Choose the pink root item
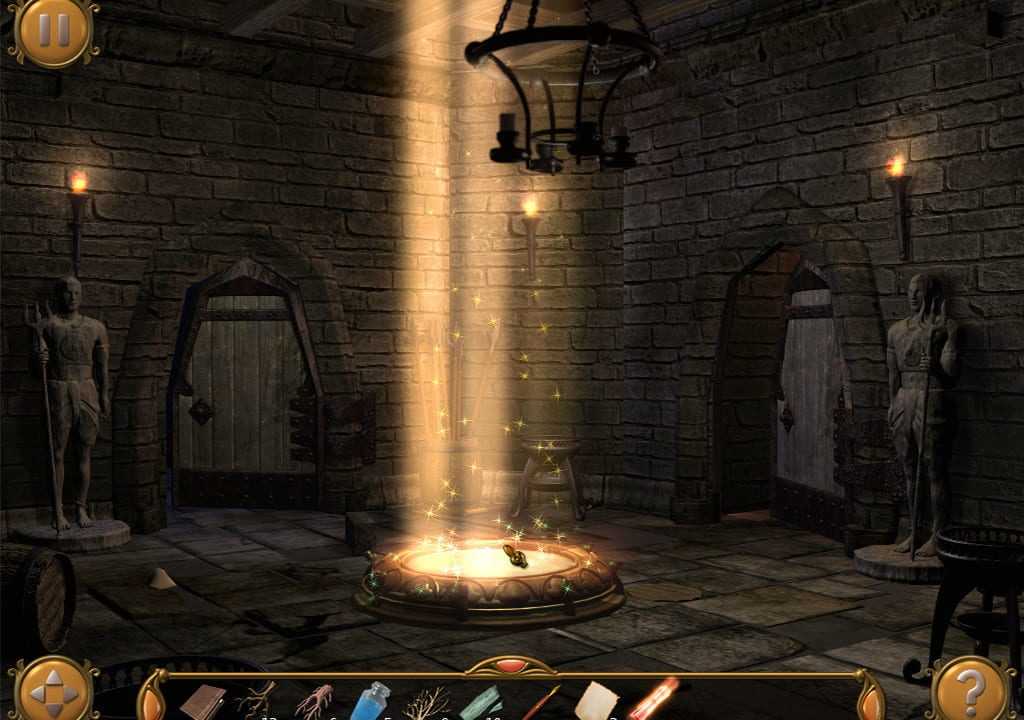The height and width of the screenshot is (720, 1024). (x=314, y=701)
